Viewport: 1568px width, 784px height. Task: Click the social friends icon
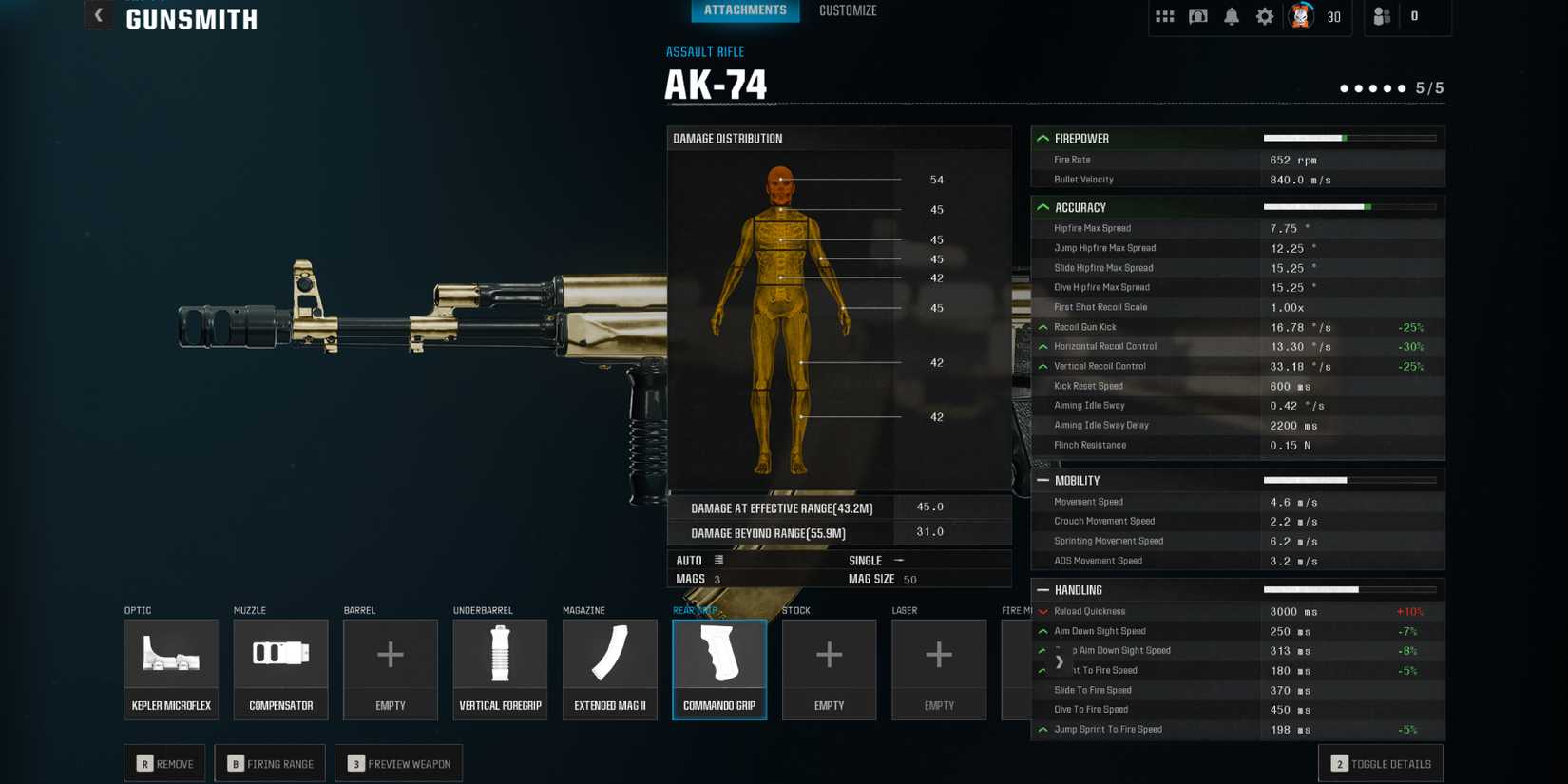coord(1380,15)
